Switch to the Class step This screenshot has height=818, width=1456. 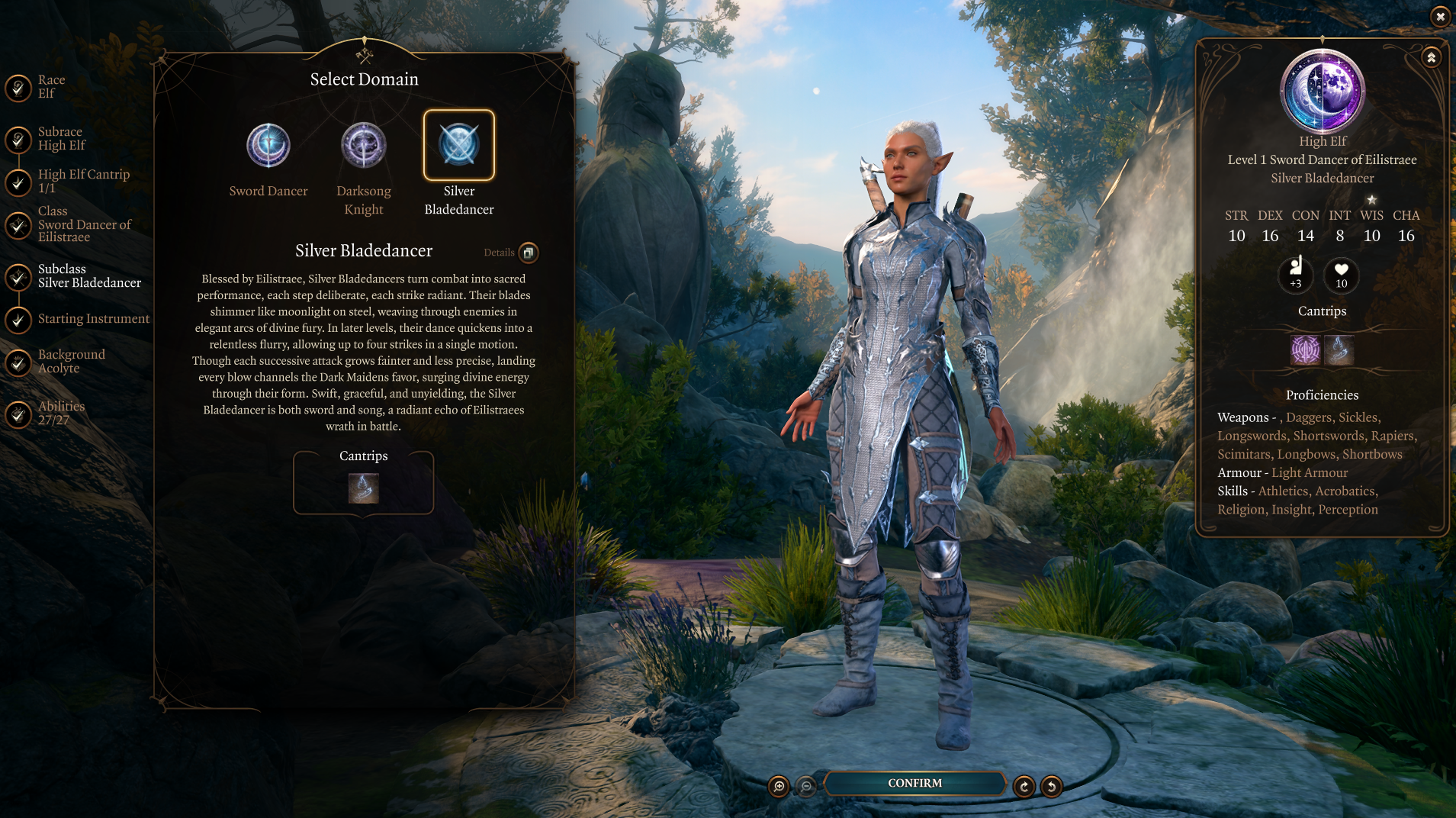click(82, 224)
